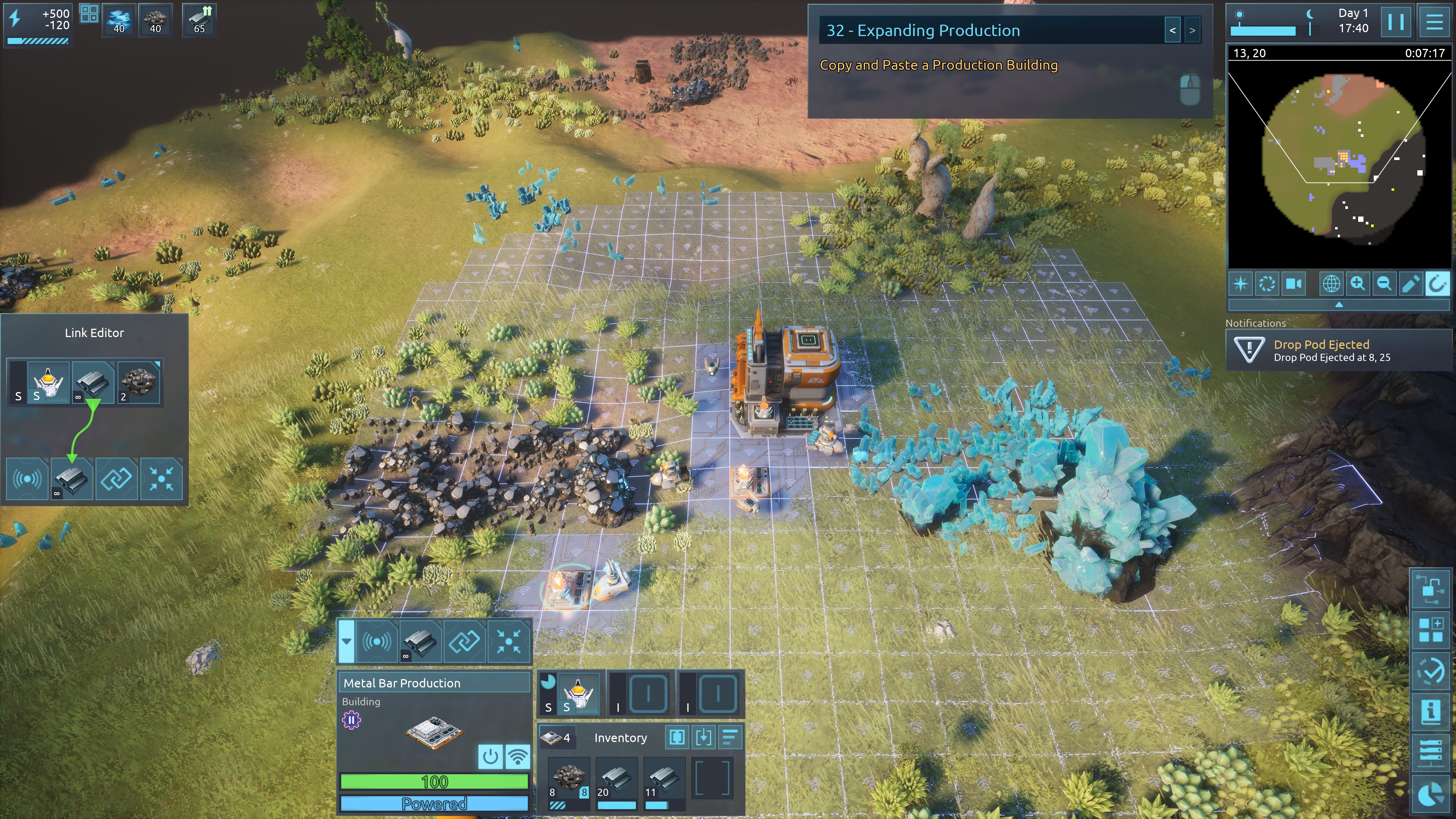Activate the camera icon under the minimap
Viewport: 1456px width, 819px height.
(x=1294, y=283)
